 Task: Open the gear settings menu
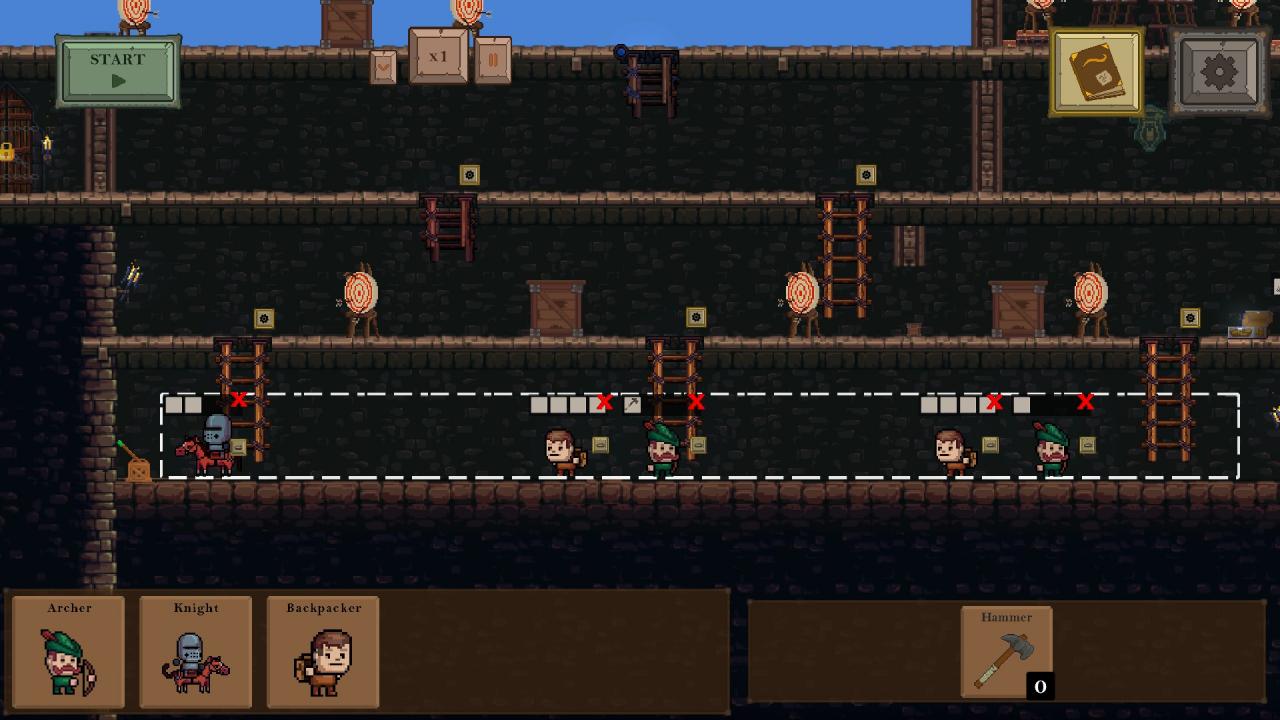[1219, 72]
